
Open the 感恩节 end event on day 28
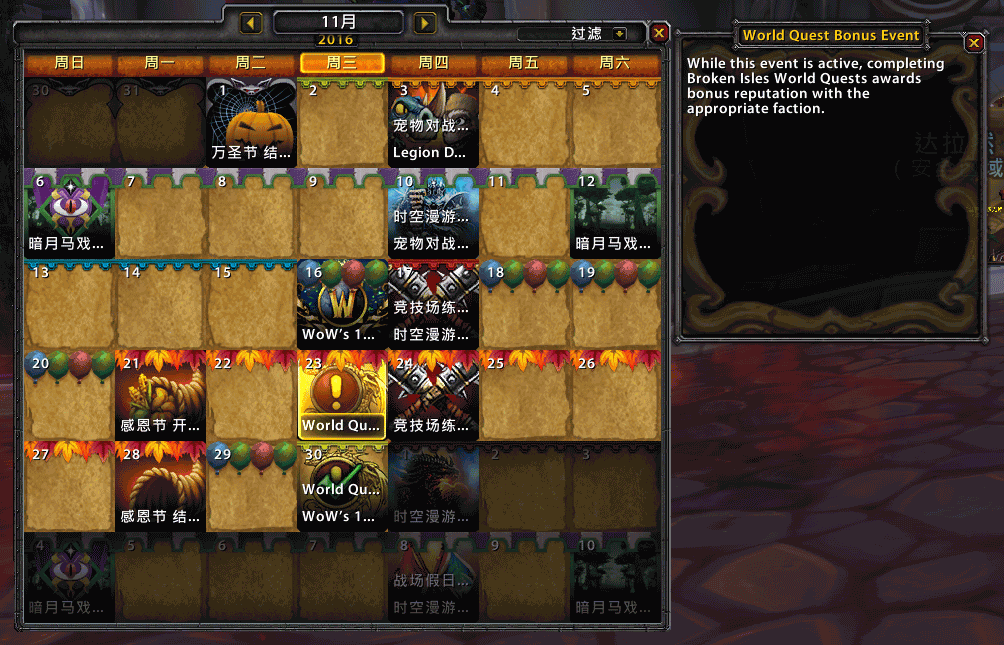(160, 485)
